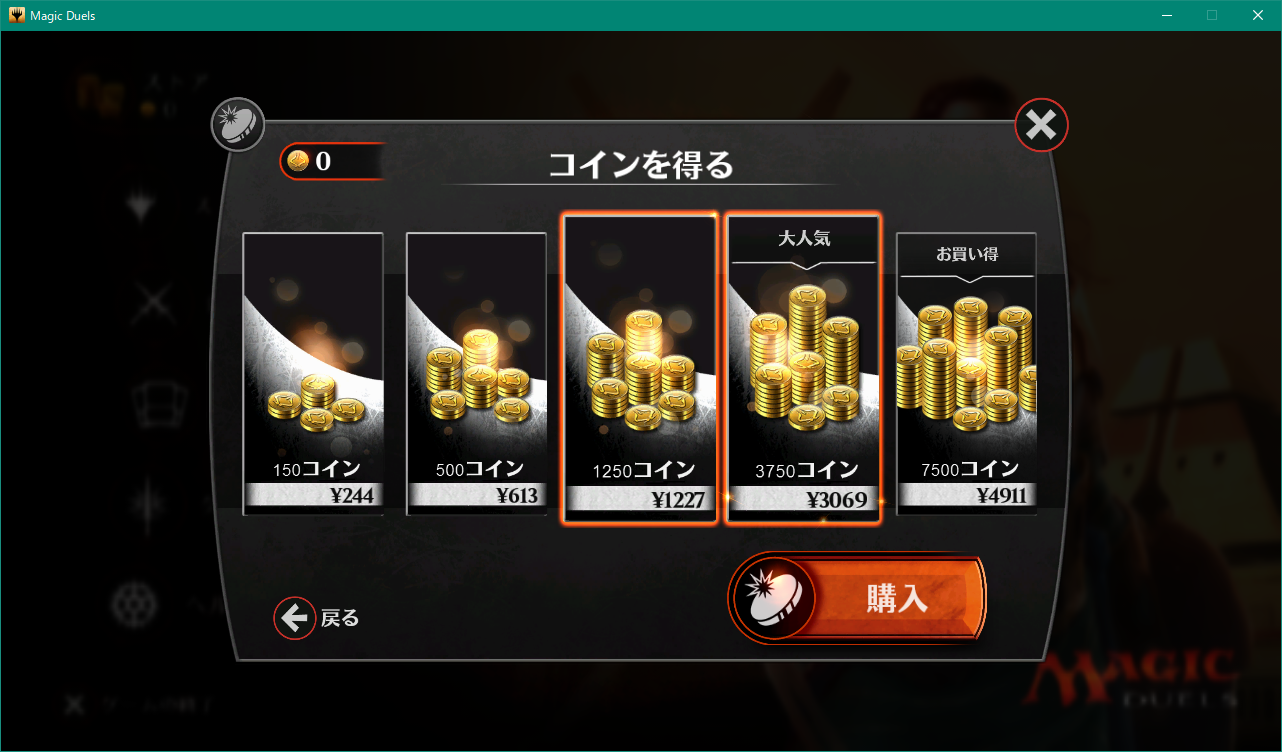The image size is (1282, 752).
Task: Select the 500 coin pack
Action: point(476,375)
